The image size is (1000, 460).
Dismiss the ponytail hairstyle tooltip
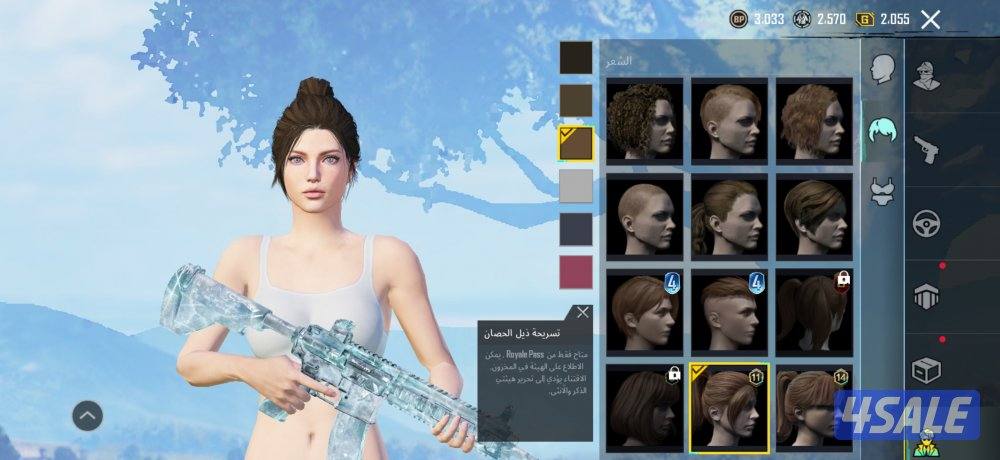coord(583,312)
